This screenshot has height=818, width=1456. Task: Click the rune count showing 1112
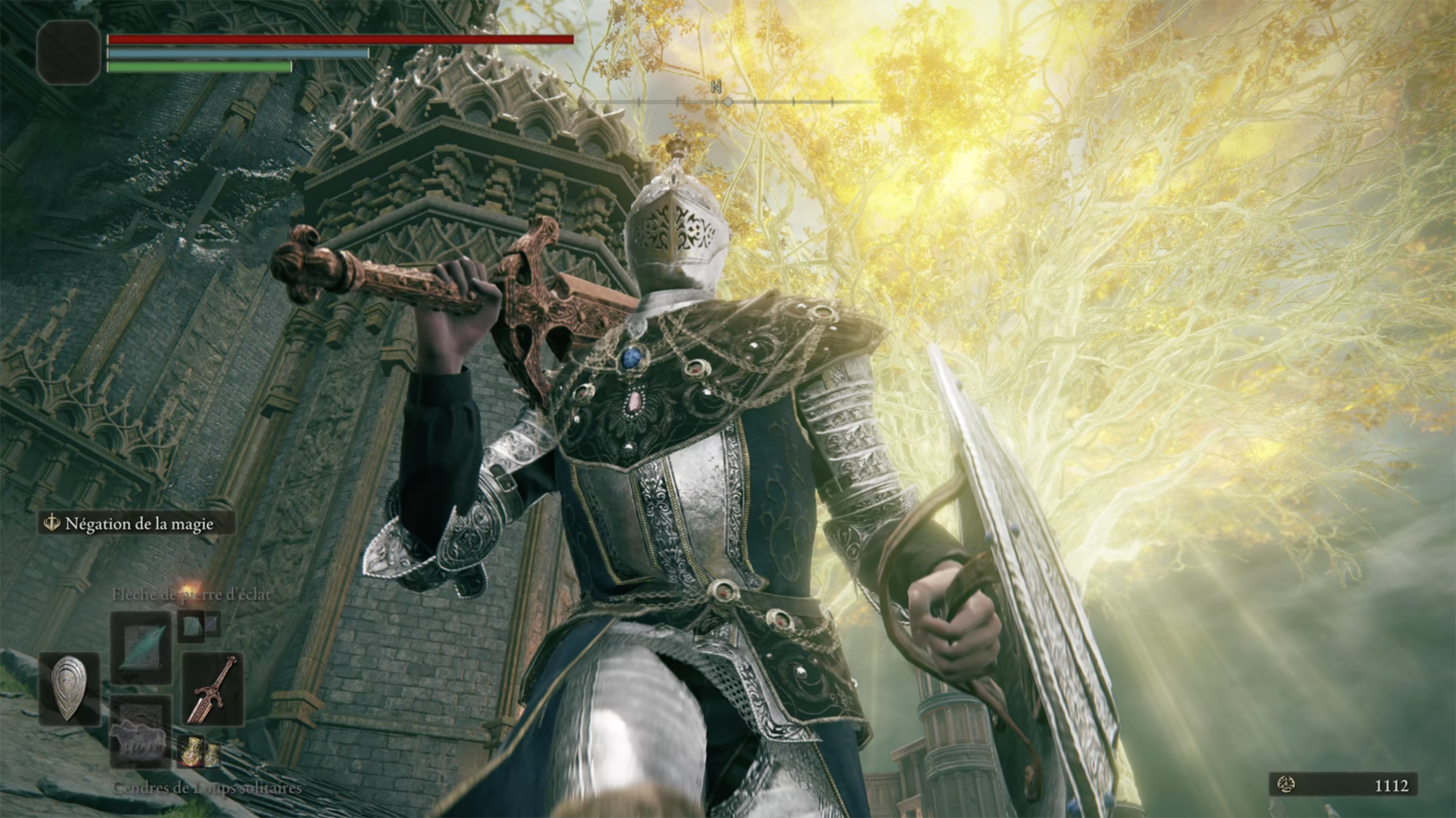tap(1392, 785)
